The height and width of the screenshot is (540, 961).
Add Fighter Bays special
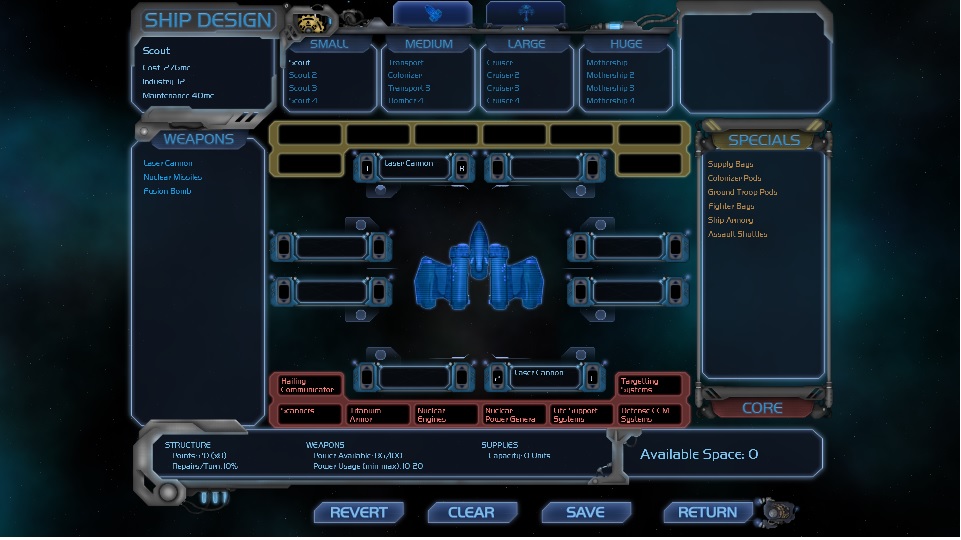(731, 206)
